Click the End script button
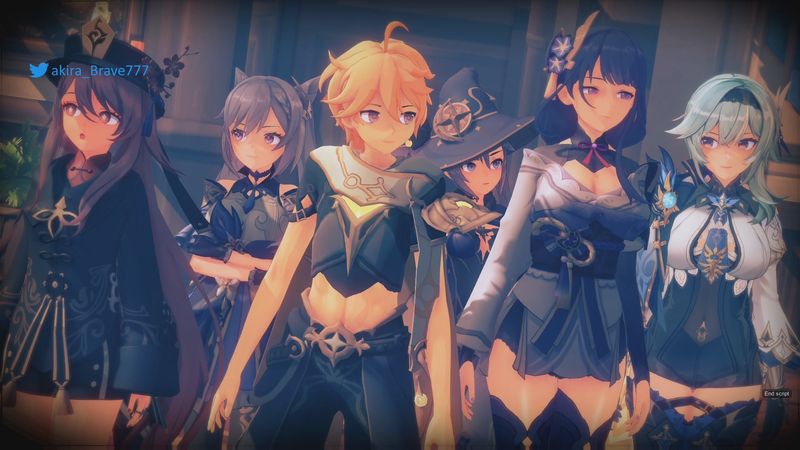This screenshot has height=450, width=800. pos(776,394)
